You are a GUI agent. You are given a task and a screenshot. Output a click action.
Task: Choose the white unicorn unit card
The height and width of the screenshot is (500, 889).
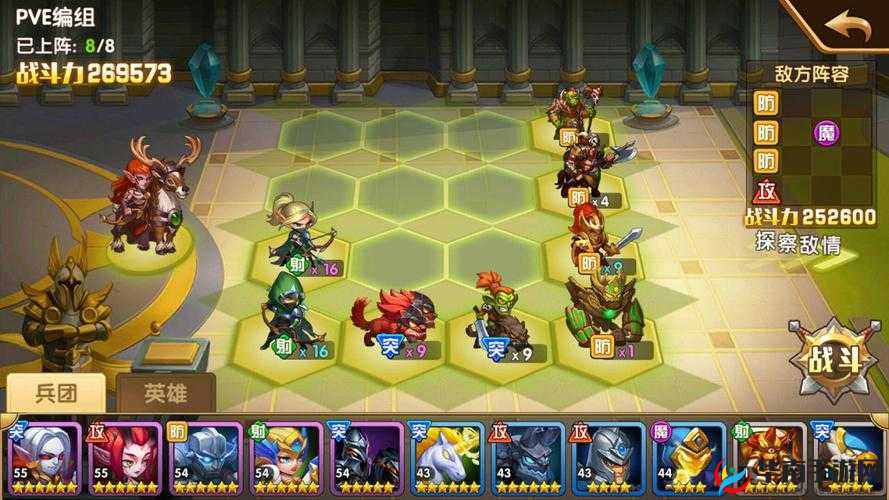point(445,456)
